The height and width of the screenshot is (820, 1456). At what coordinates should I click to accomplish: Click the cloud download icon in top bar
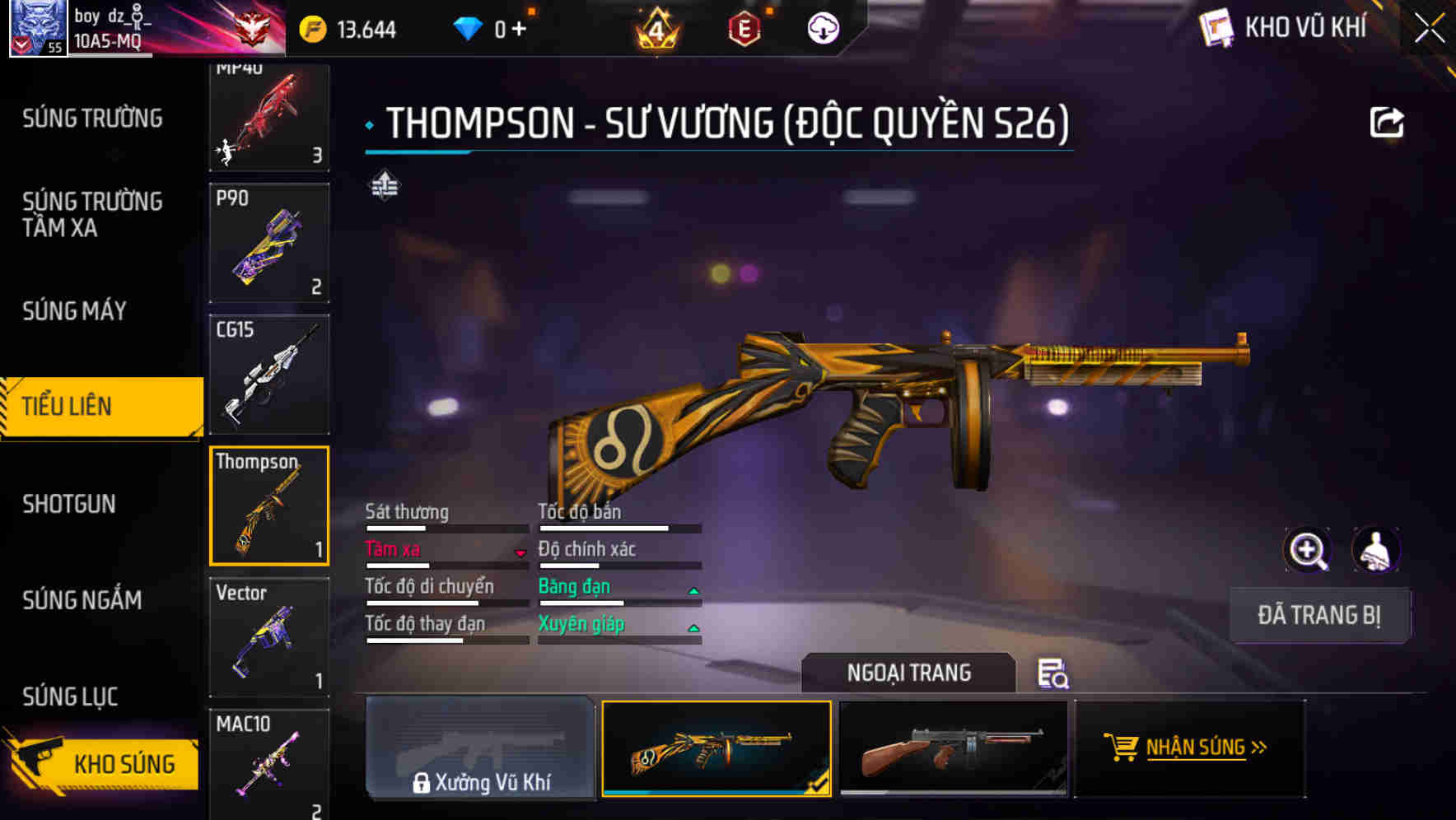tap(822, 27)
